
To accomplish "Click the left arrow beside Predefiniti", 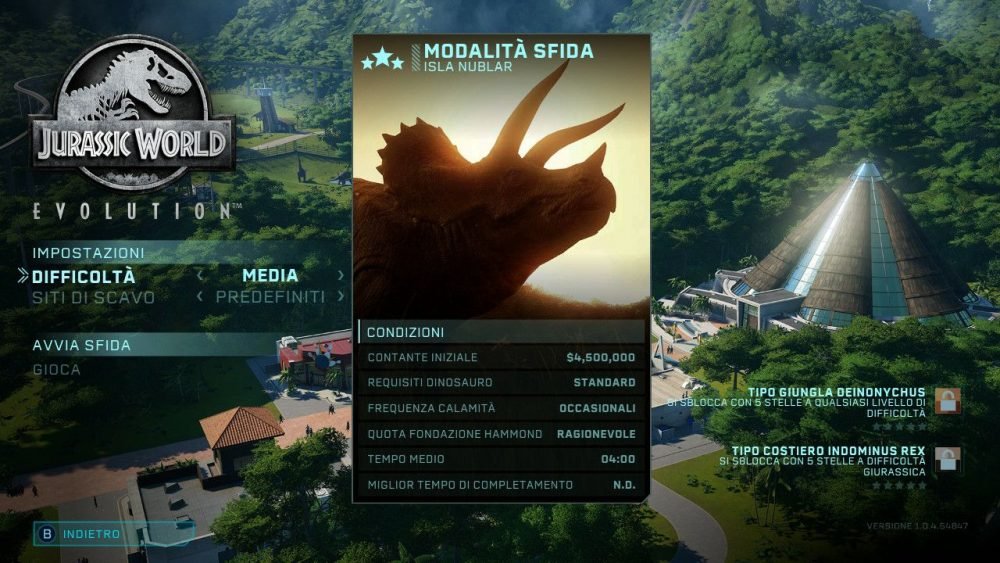I will tap(200, 297).
